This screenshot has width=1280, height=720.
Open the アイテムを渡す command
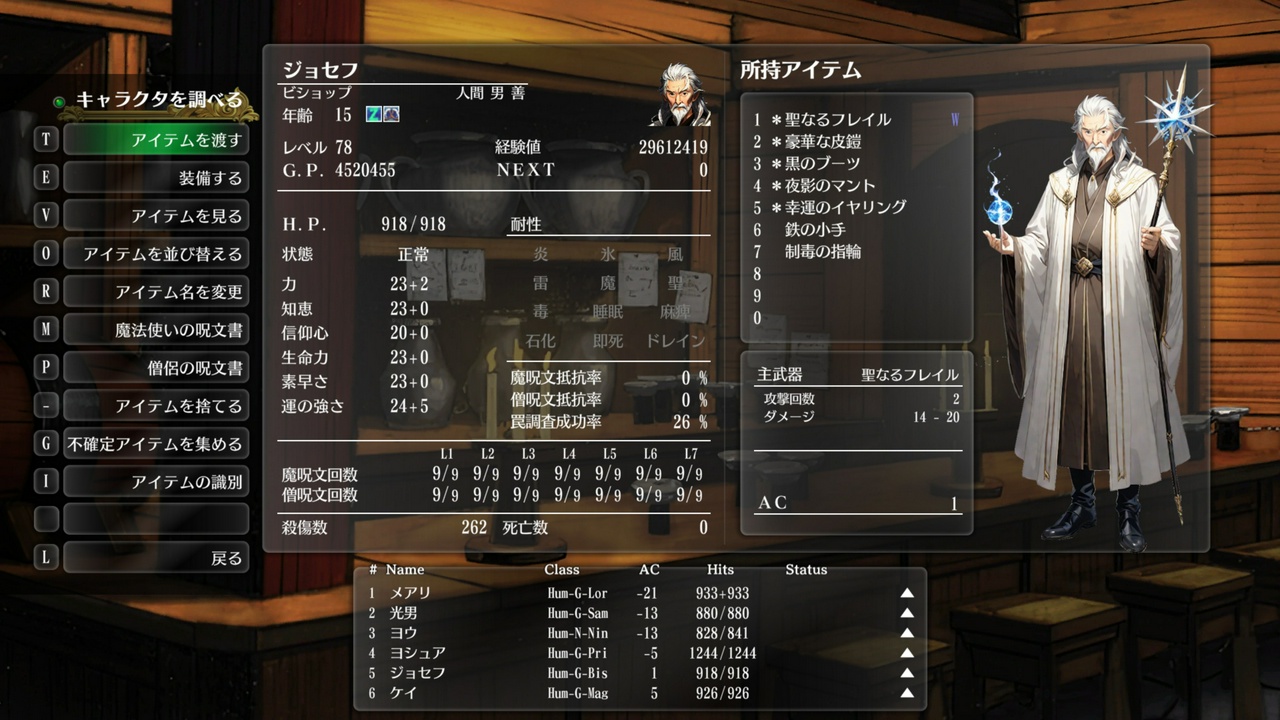tap(157, 141)
